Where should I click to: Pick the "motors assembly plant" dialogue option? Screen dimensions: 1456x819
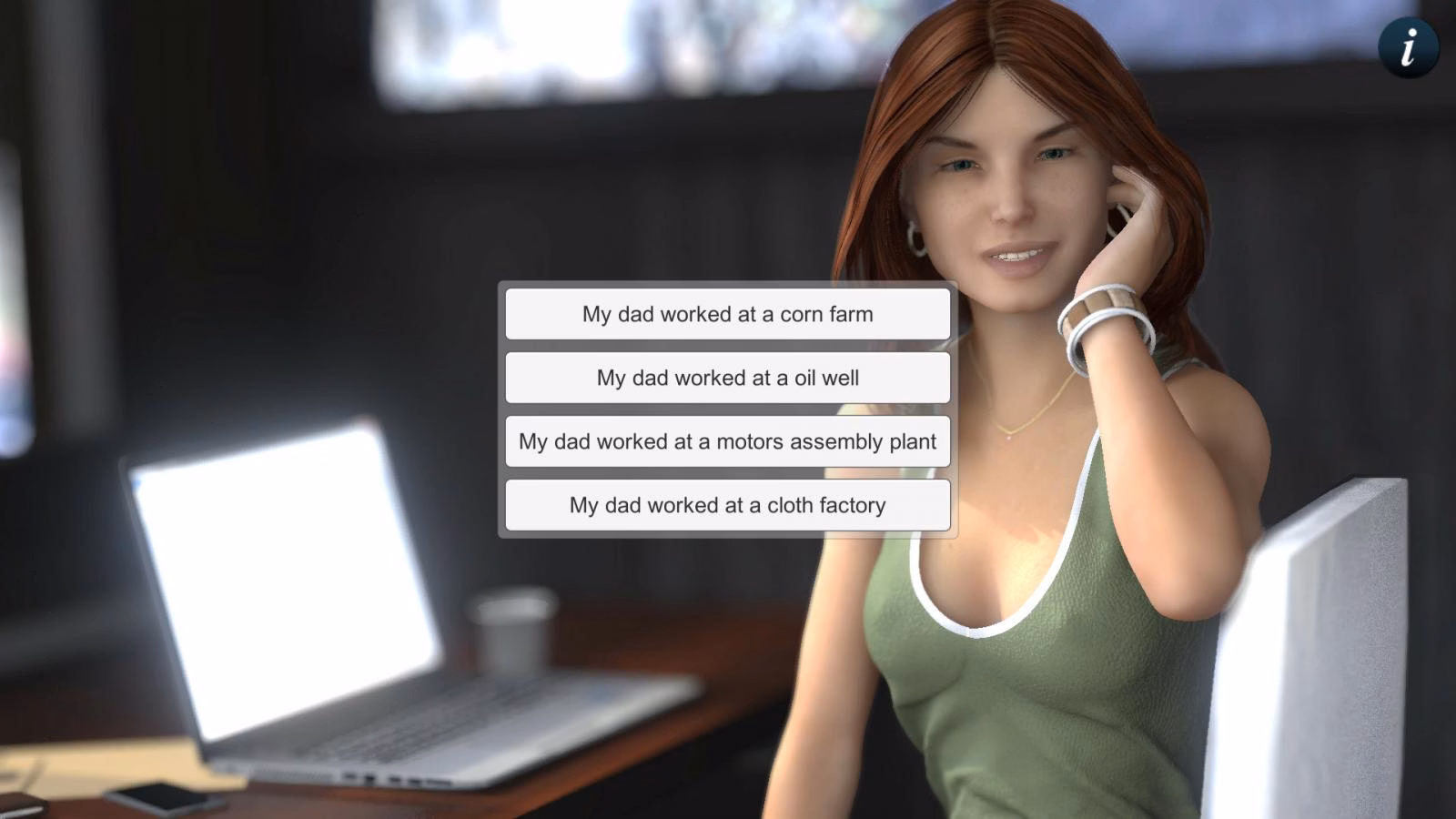point(727,441)
